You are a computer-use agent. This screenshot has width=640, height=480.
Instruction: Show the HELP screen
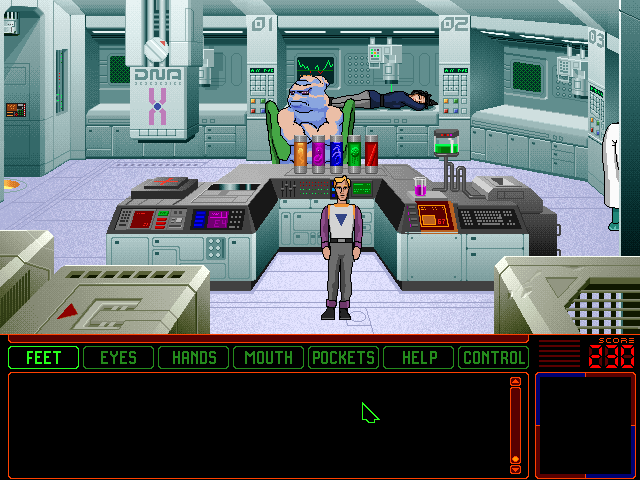tap(418, 357)
